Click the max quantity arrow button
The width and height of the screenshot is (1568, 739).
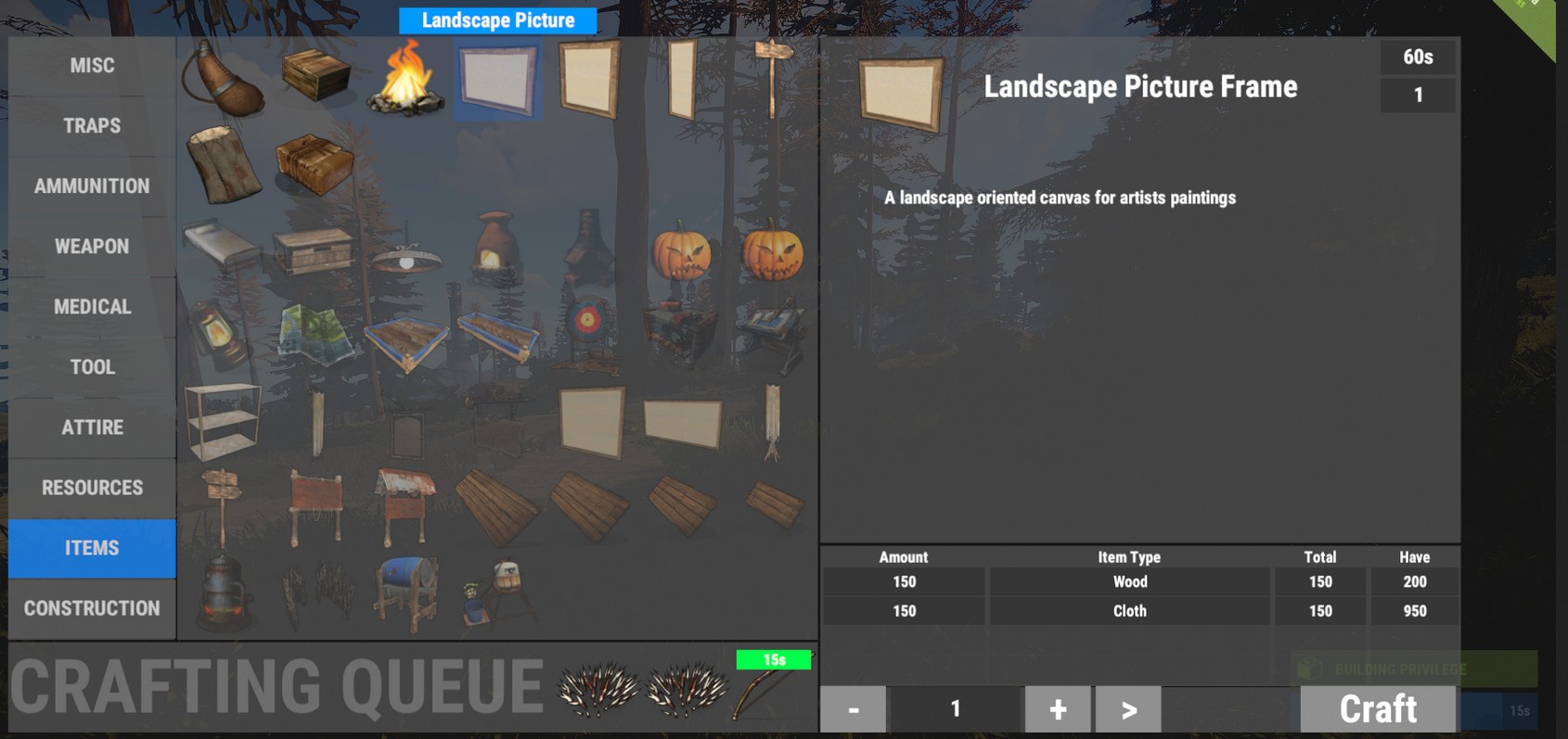point(1128,708)
